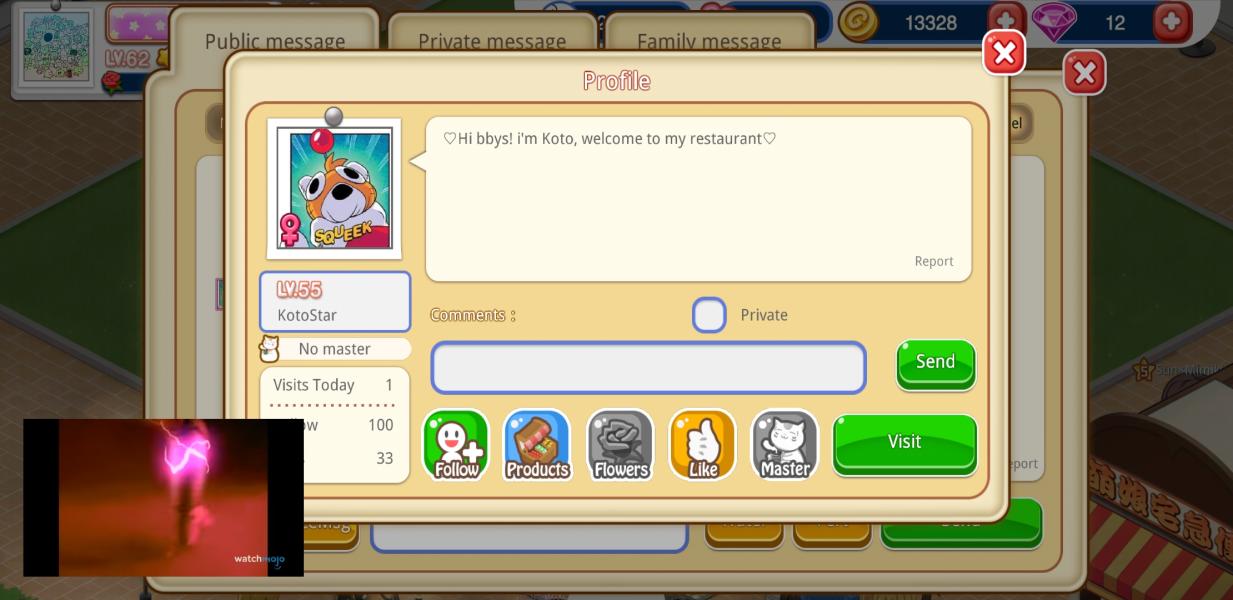The image size is (1233, 600).
Task: Add more gold coins
Action: pos(1005,21)
